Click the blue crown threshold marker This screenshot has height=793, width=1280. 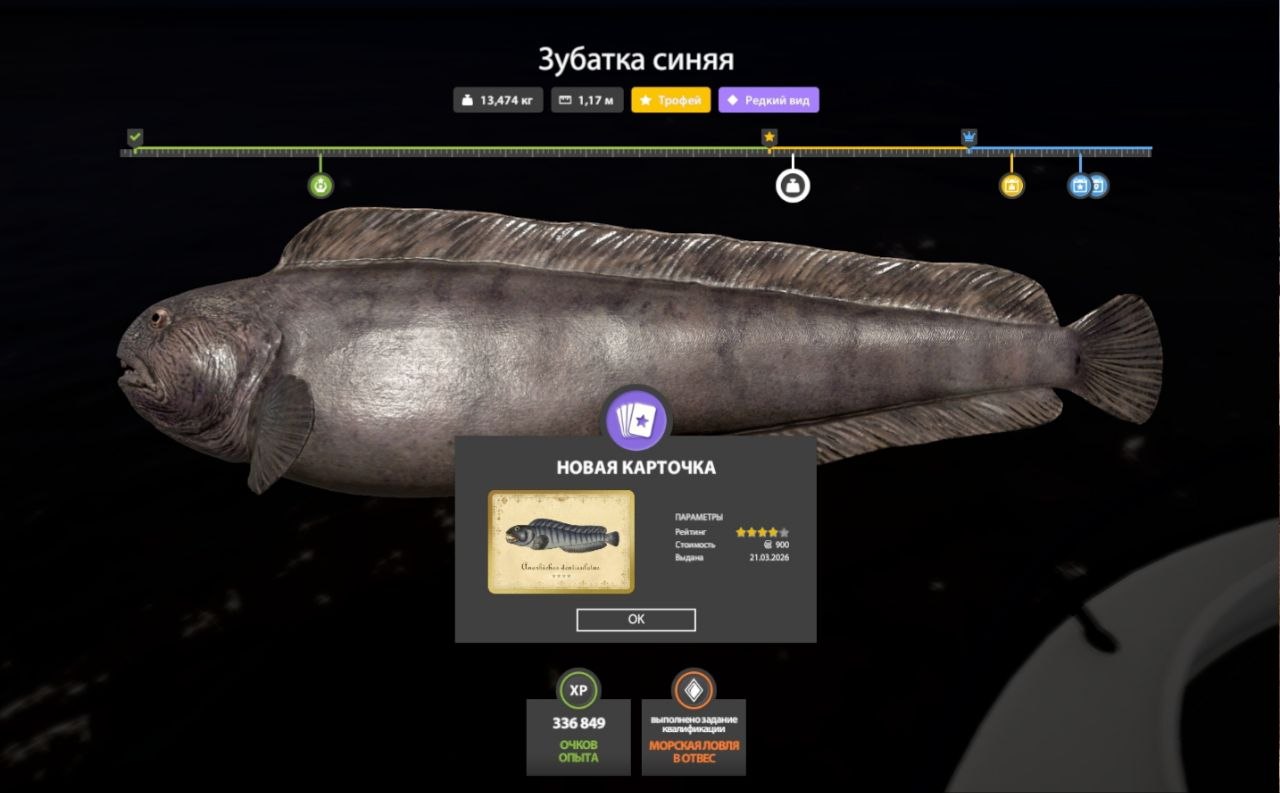[969, 137]
